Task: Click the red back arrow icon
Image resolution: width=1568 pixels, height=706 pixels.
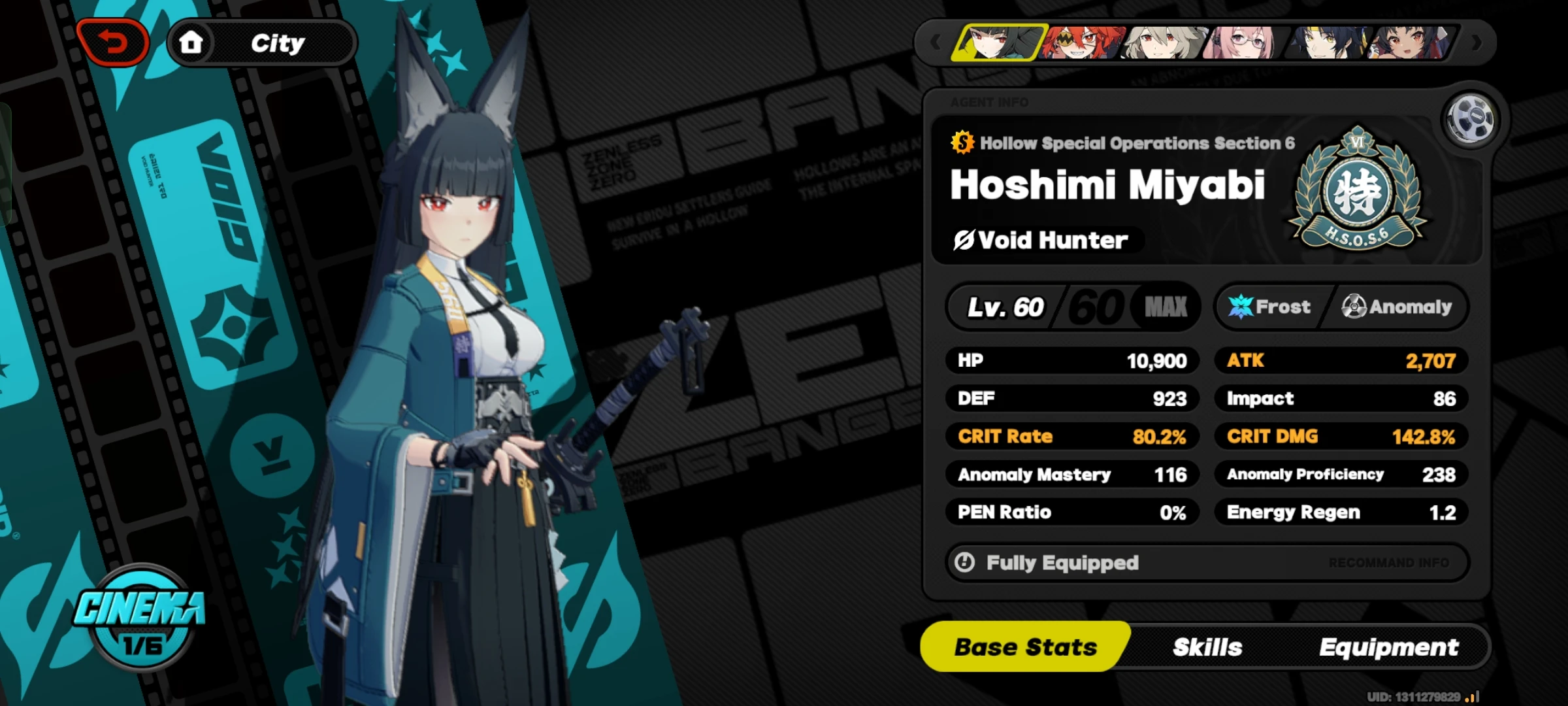Action: click(113, 41)
